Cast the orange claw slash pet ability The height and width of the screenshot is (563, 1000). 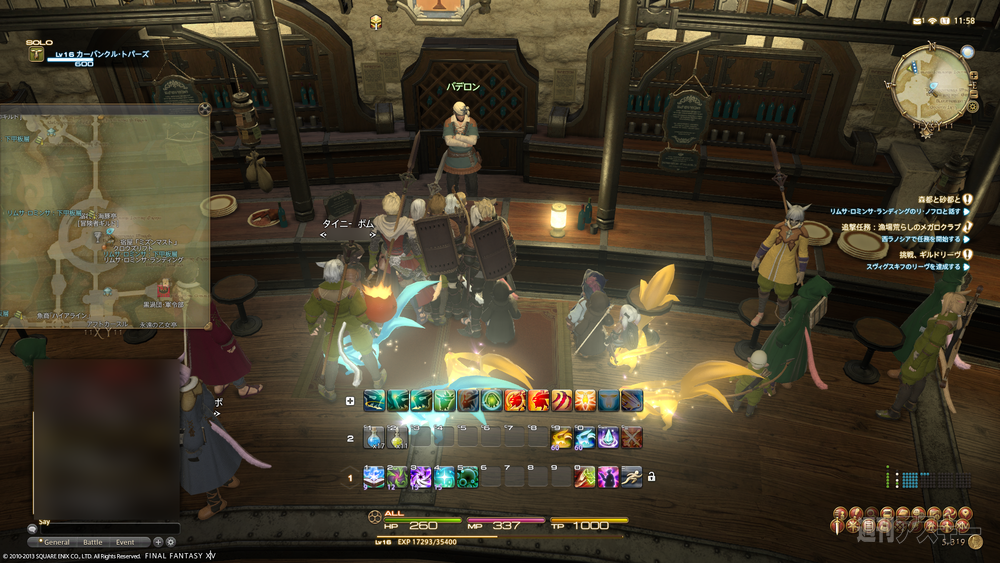[x=561, y=401]
